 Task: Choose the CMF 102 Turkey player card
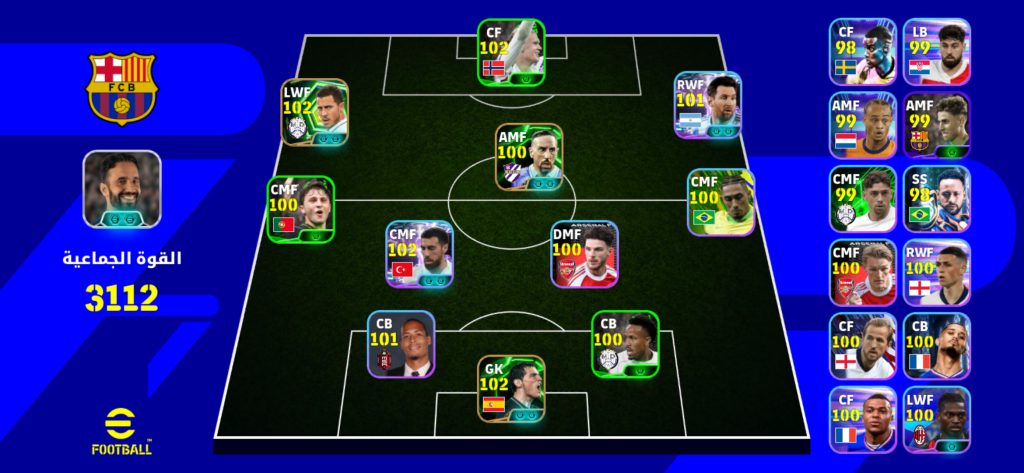419,254
